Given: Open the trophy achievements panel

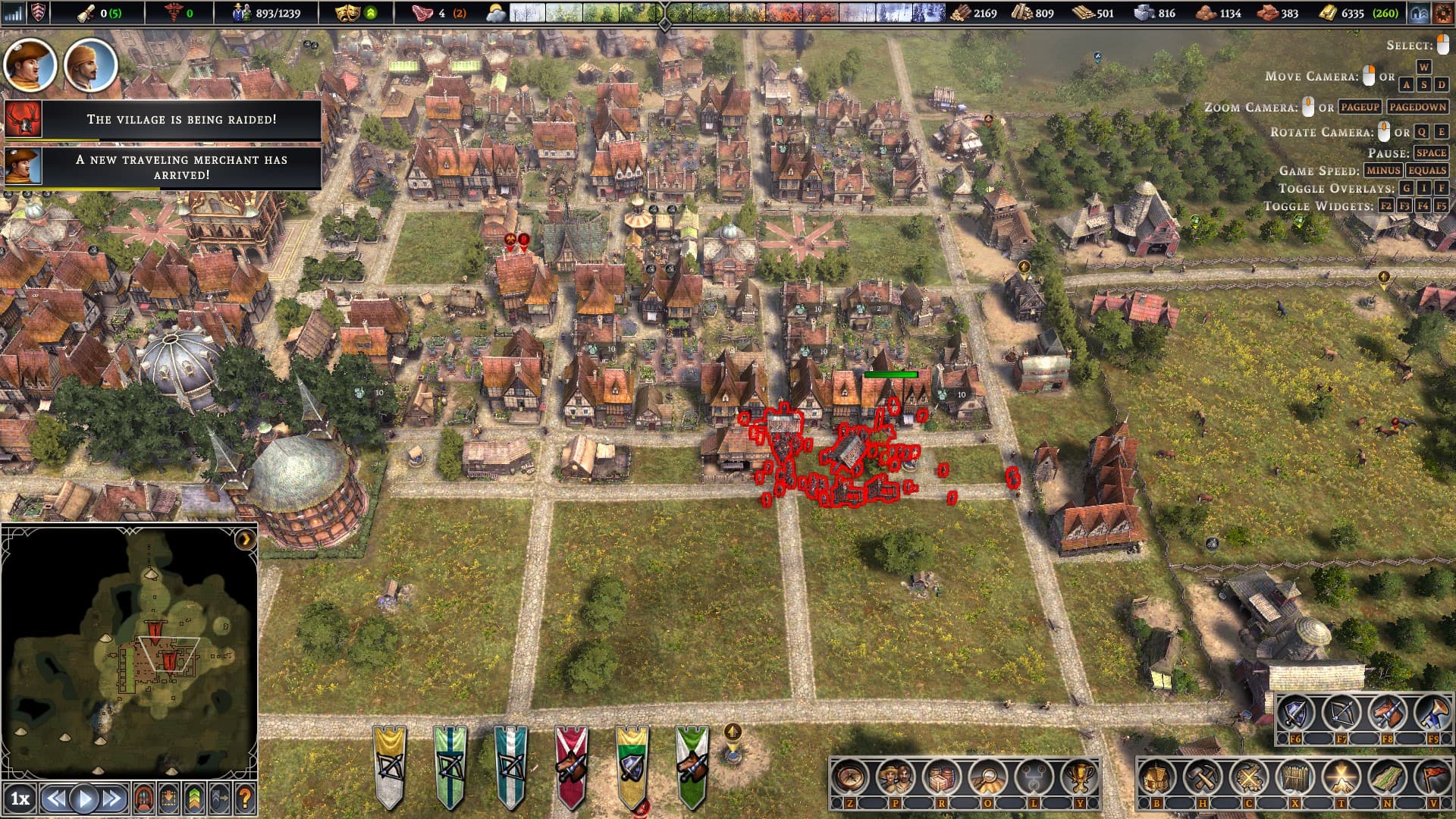Looking at the screenshot, I should tap(1079, 777).
